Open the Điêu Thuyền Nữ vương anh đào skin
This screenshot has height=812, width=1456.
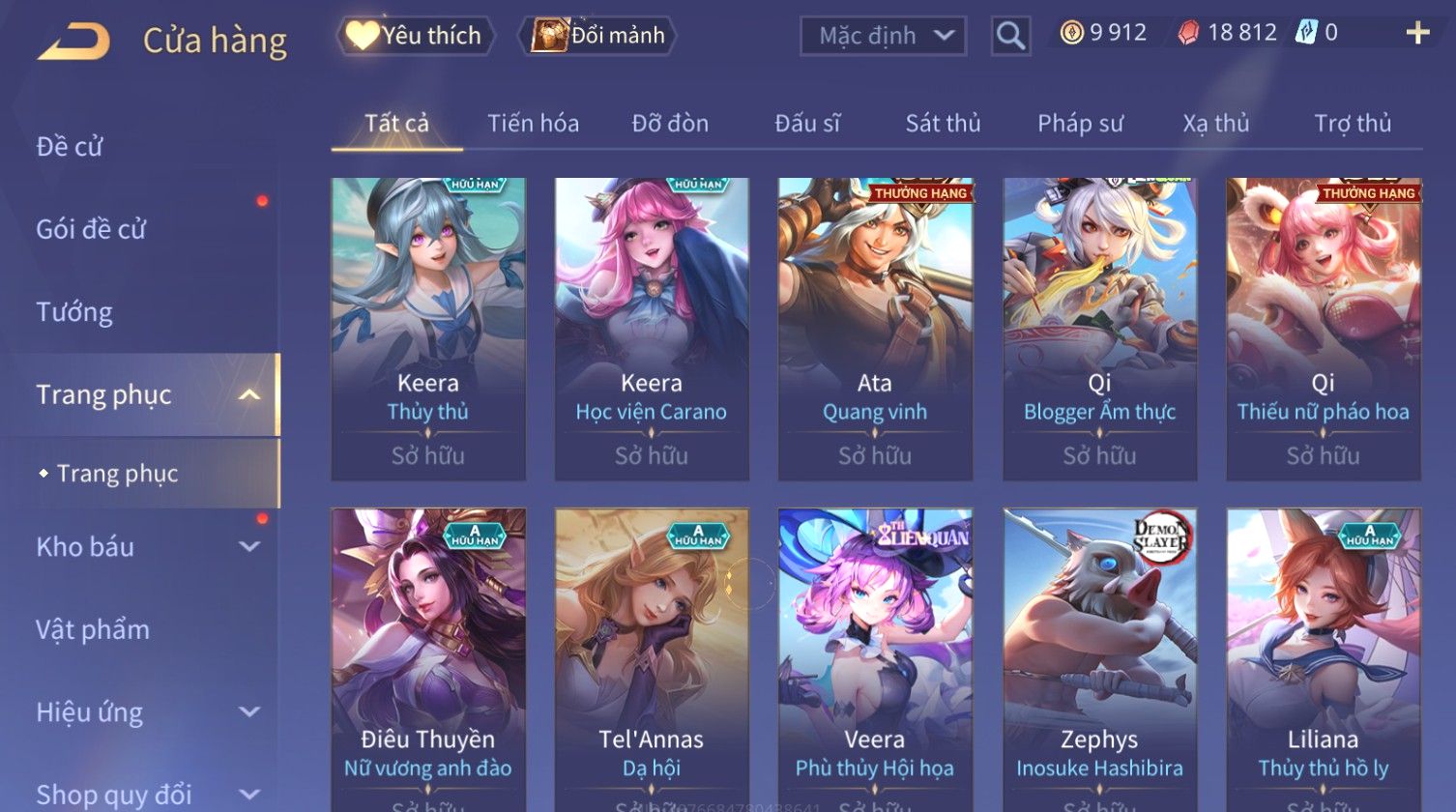point(428,657)
